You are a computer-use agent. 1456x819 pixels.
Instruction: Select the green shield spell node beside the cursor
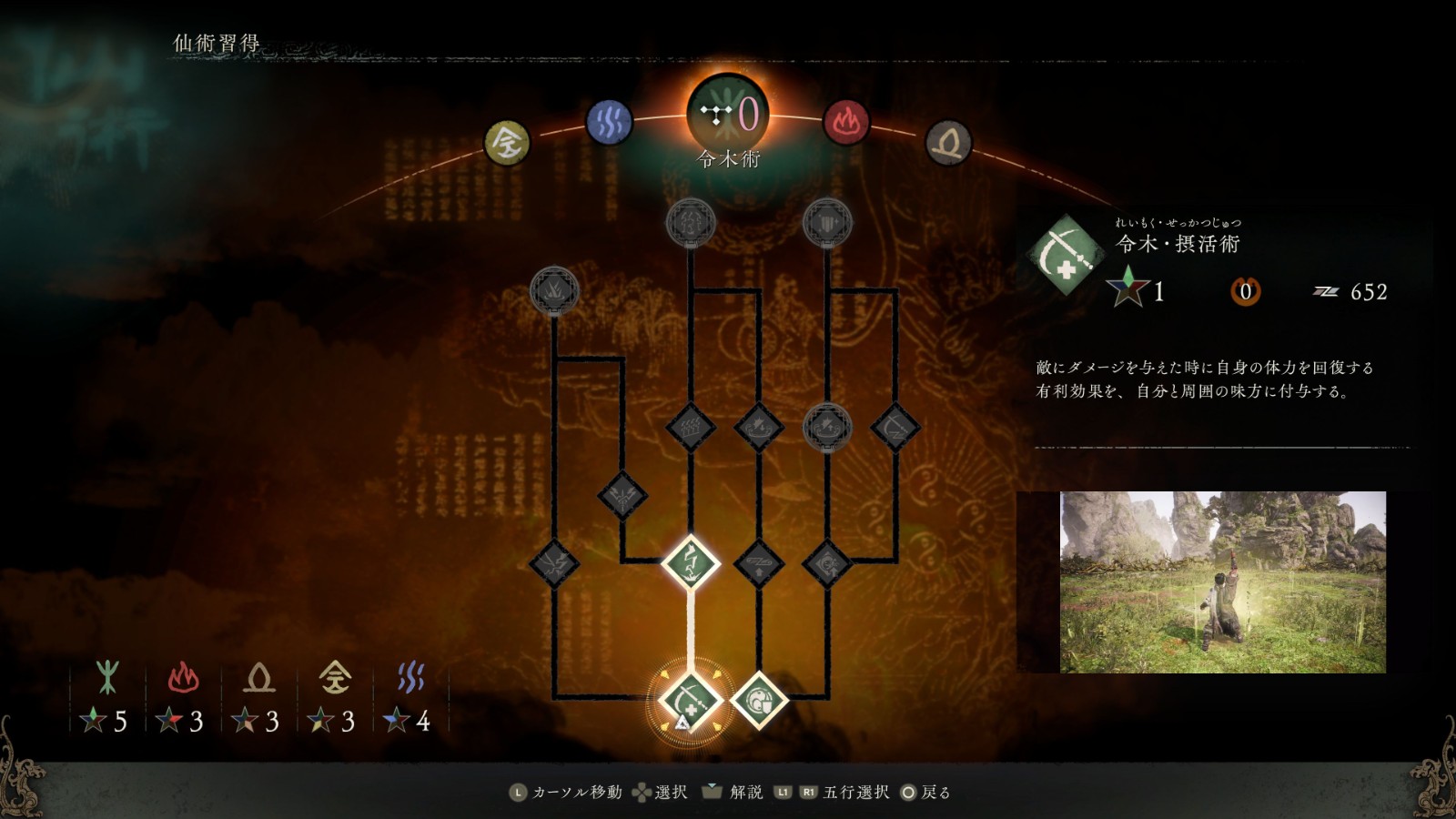pos(761,701)
